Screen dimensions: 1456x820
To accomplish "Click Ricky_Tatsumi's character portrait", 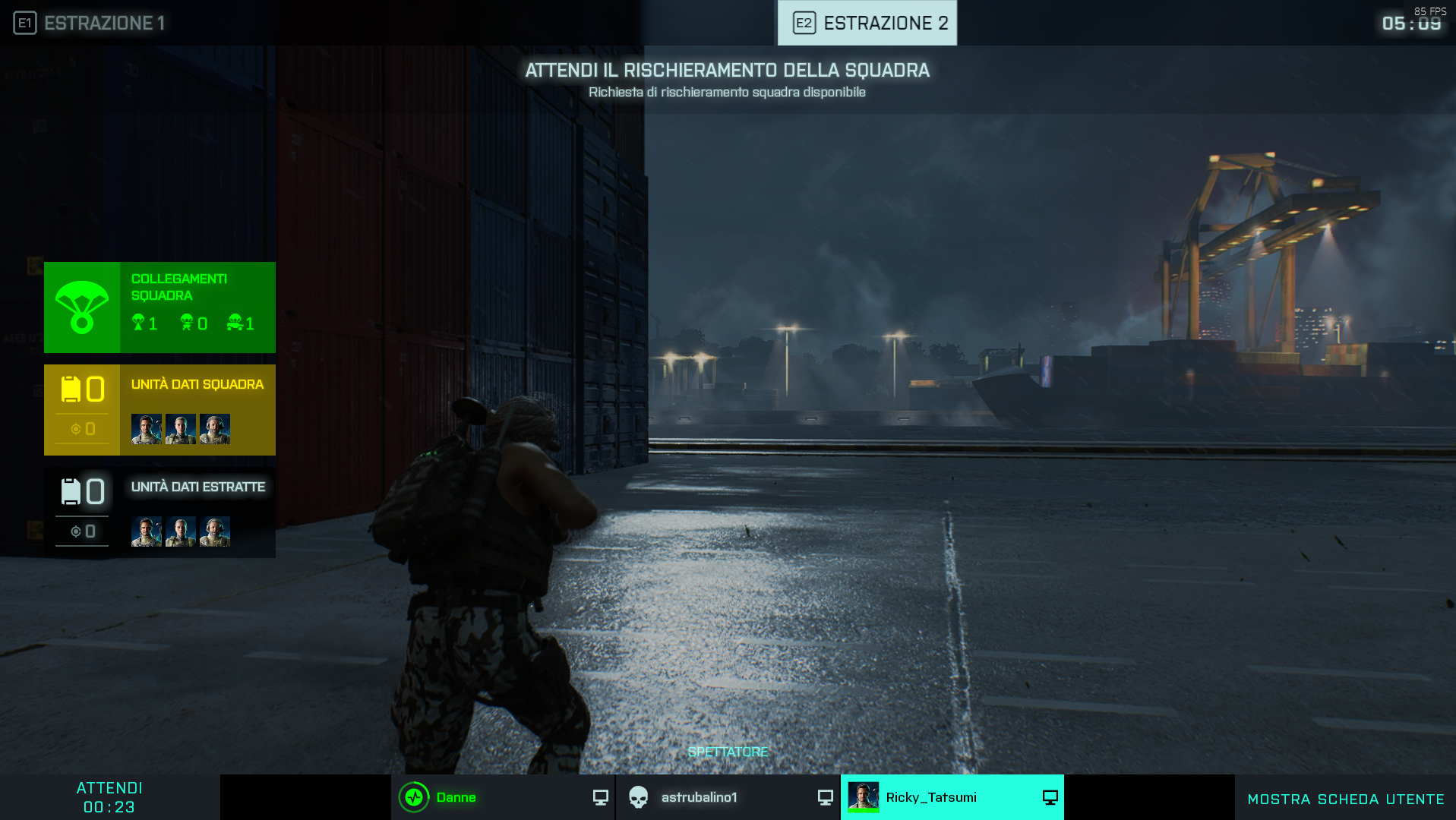I will point(865,797).
